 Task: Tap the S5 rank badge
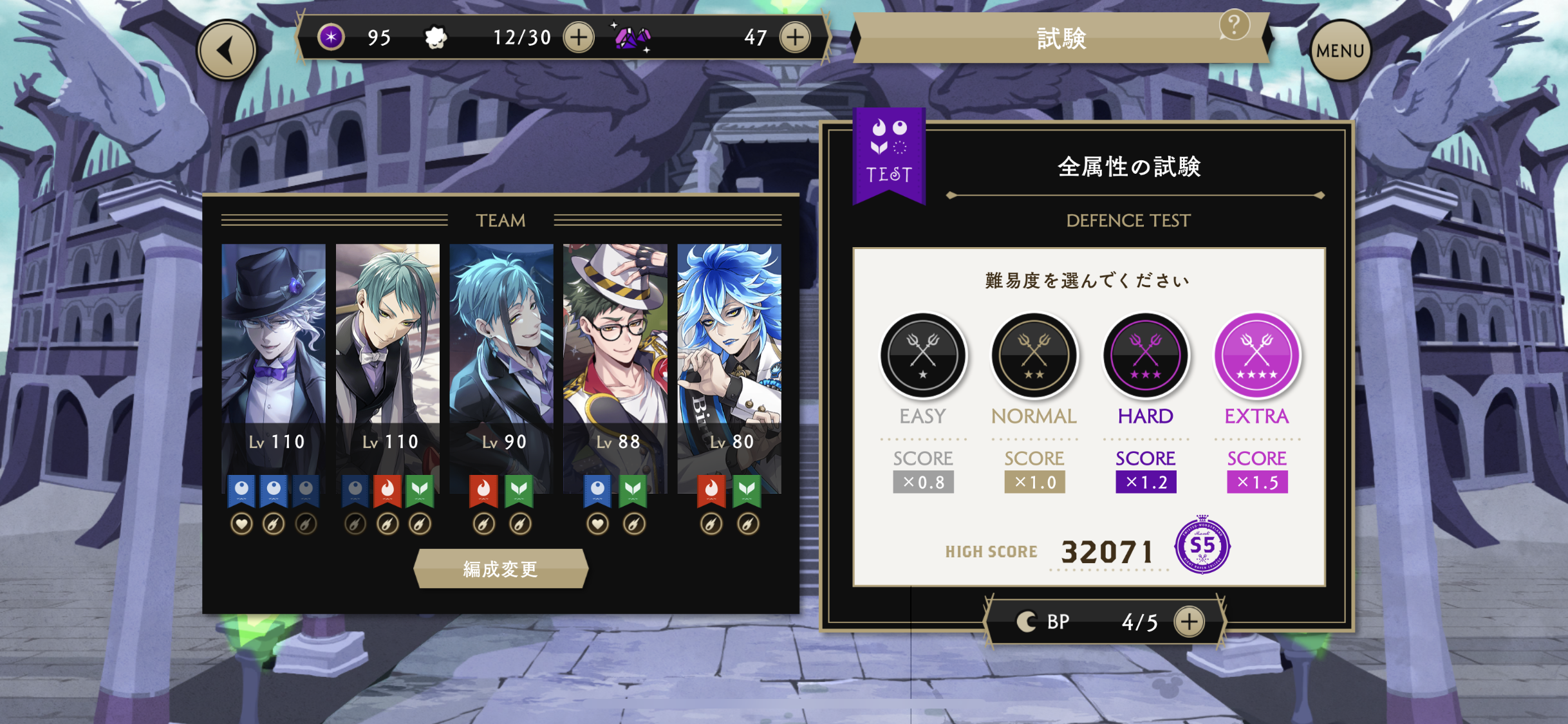coord(1202,546)
